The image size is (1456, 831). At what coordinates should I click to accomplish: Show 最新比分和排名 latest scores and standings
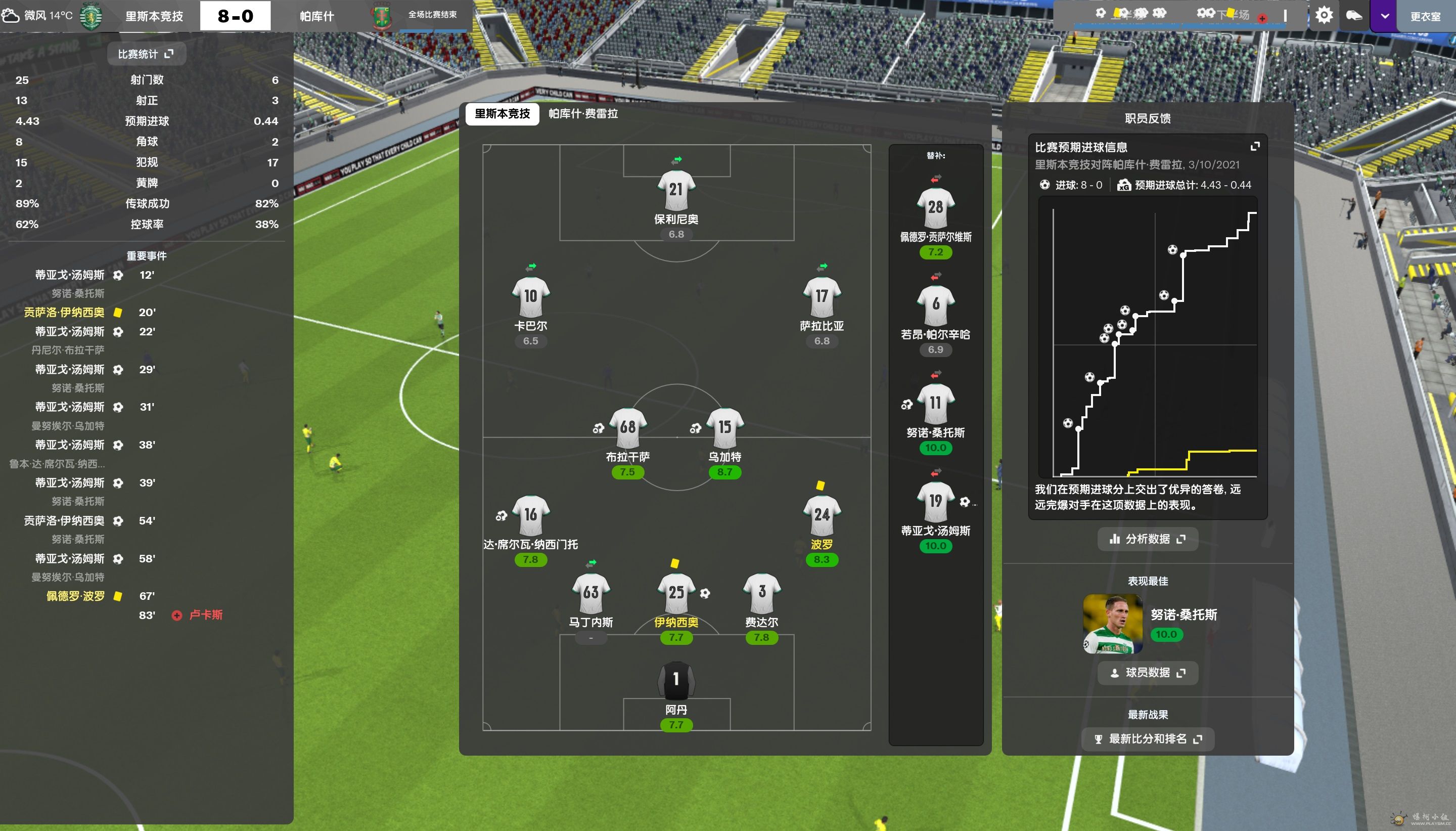[x=1147, y=738]
